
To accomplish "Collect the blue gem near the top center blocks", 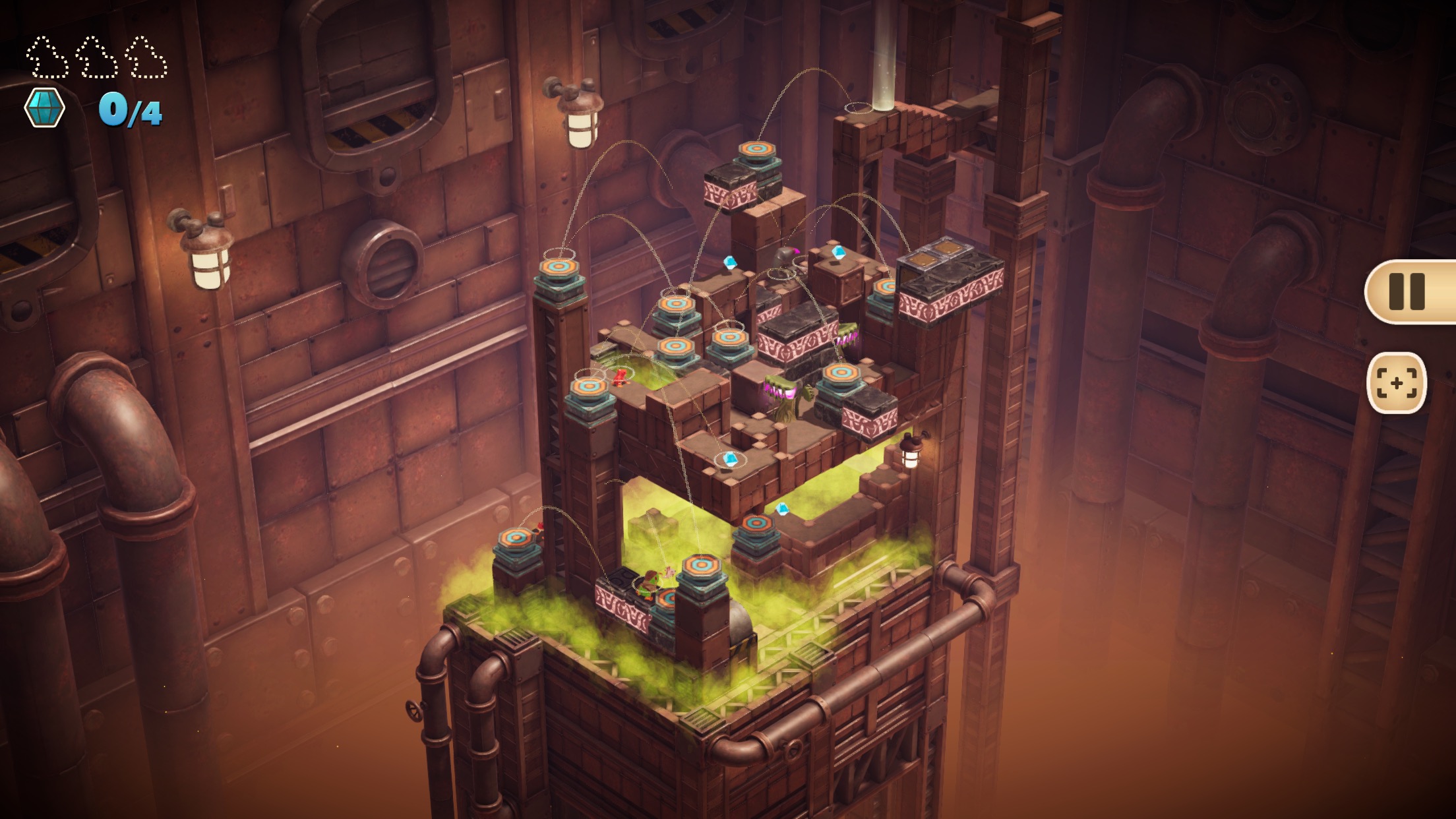I will click(729, 262).
